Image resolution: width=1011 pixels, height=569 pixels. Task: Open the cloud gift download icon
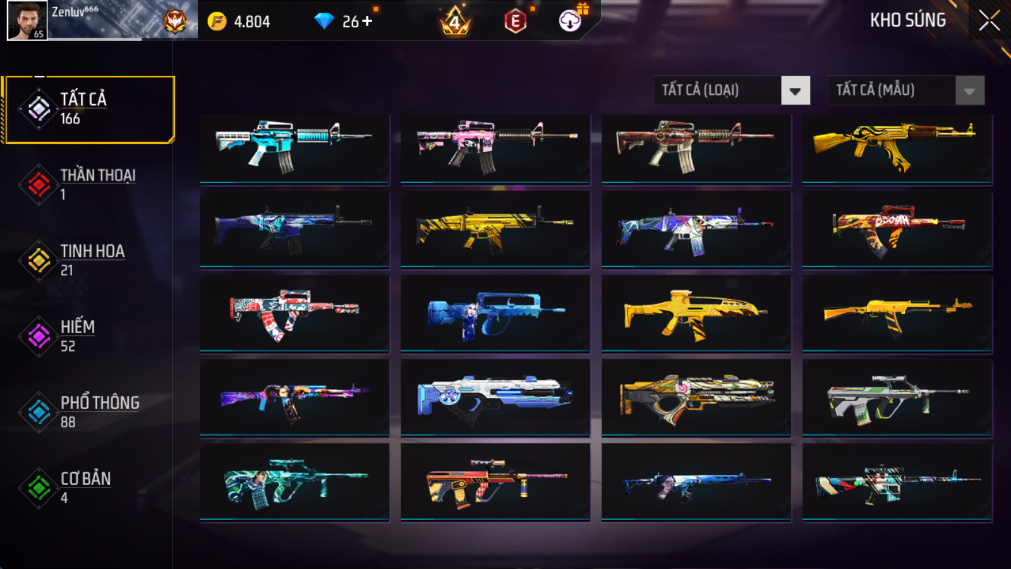pyautogui.click(x=571, y=21)
